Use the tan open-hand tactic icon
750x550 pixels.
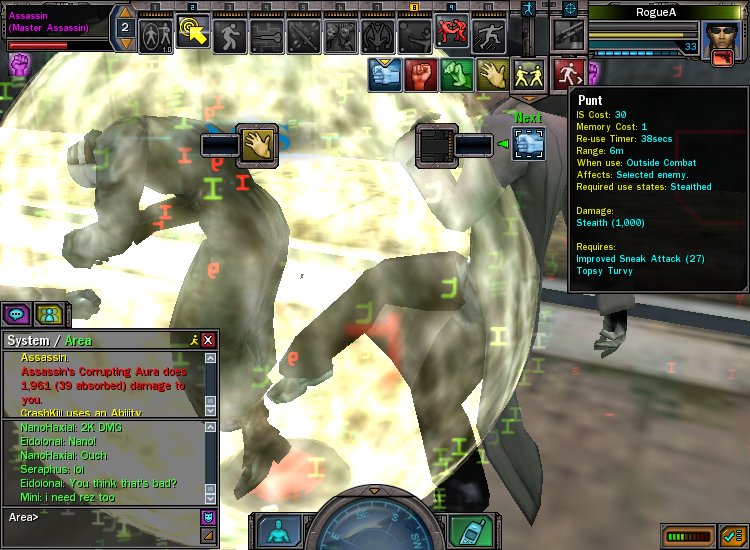(490, 73)
